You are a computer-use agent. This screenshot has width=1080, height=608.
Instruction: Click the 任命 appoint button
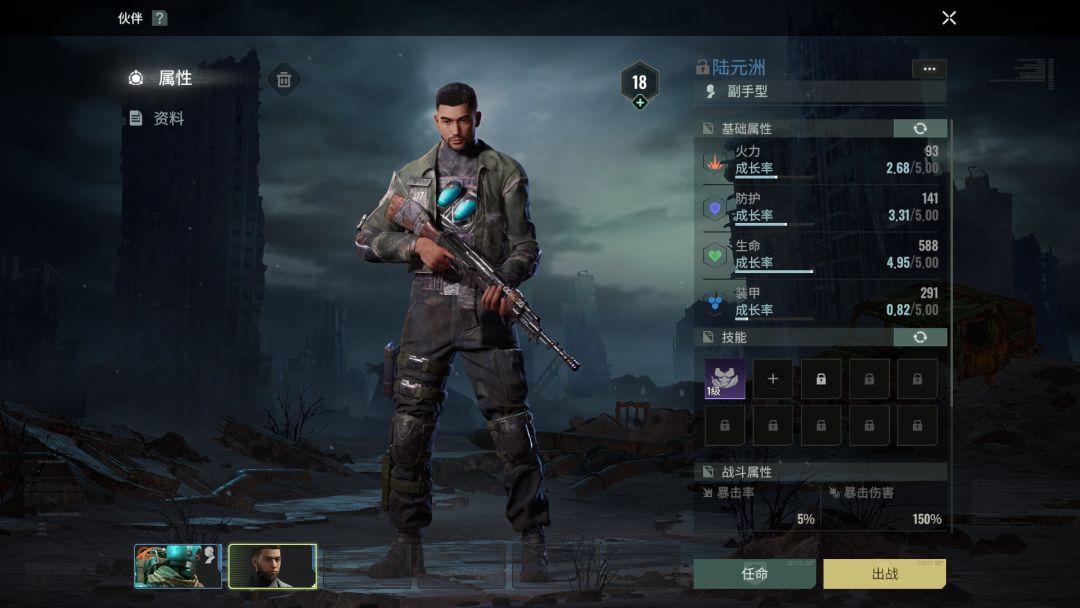[755, 574]
